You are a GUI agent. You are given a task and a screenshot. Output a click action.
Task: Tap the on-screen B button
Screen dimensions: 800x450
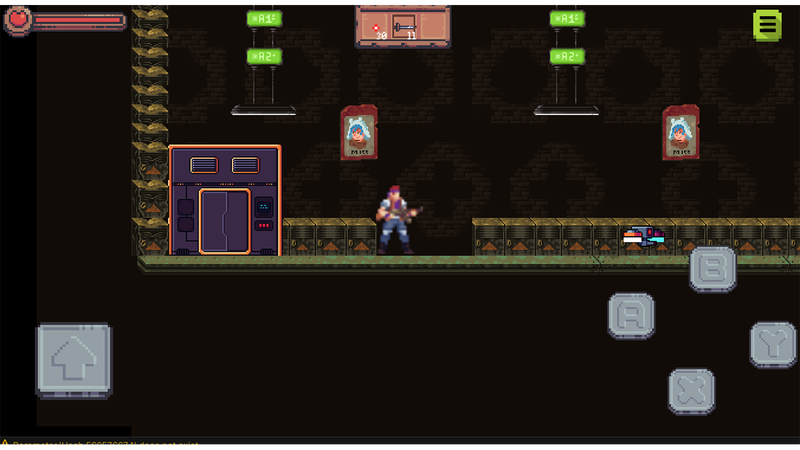[x=713, y=268]
